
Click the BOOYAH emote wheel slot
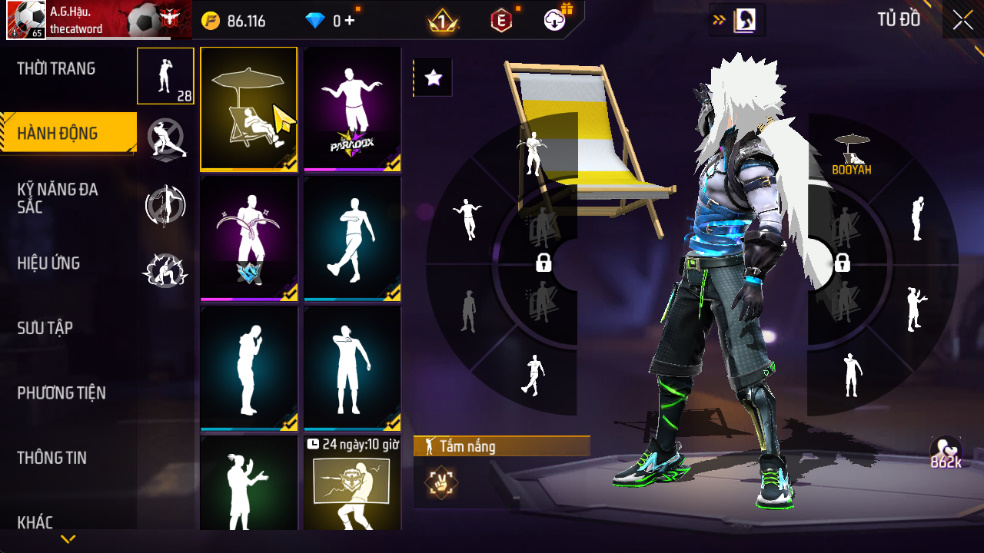[x=851, y=153]
